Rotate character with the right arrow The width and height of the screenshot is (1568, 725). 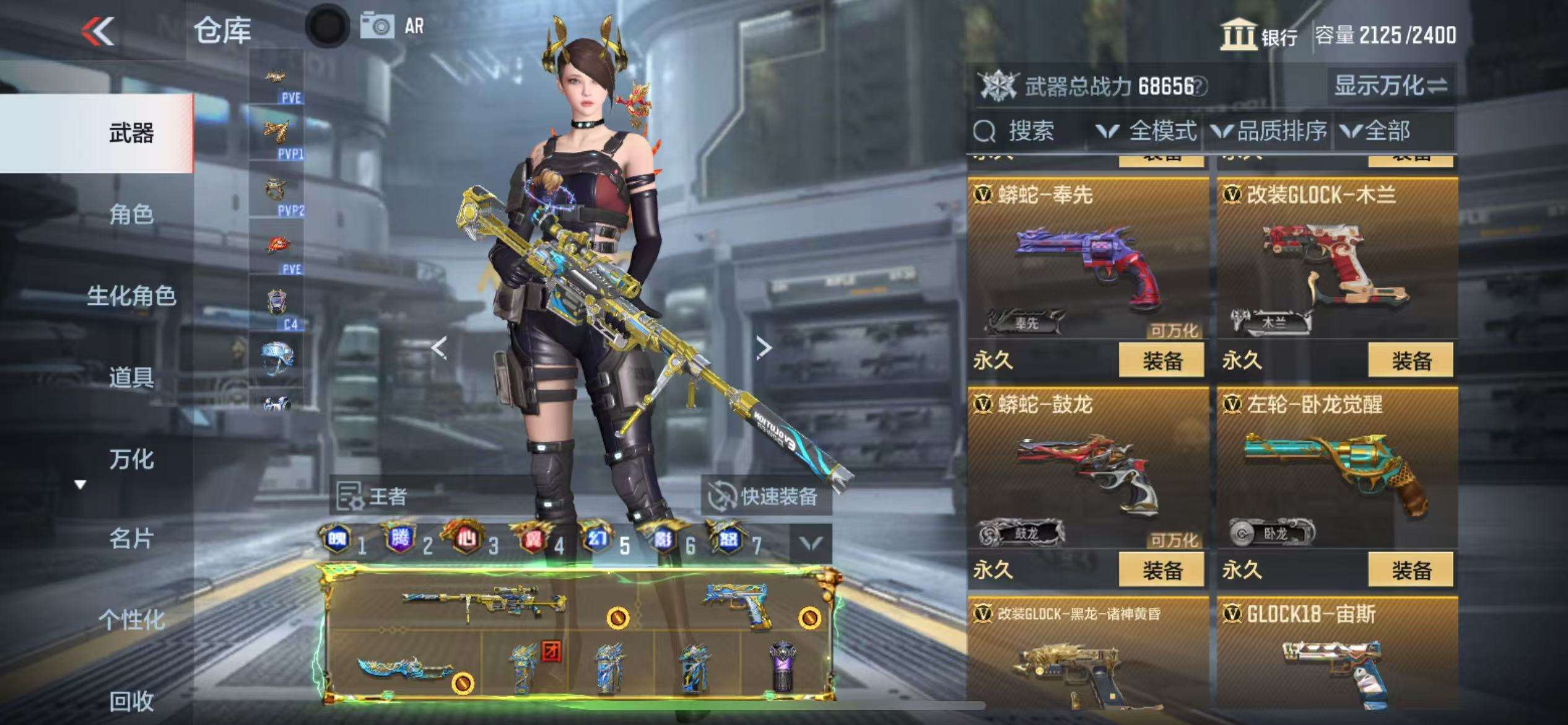pos(764,348)
